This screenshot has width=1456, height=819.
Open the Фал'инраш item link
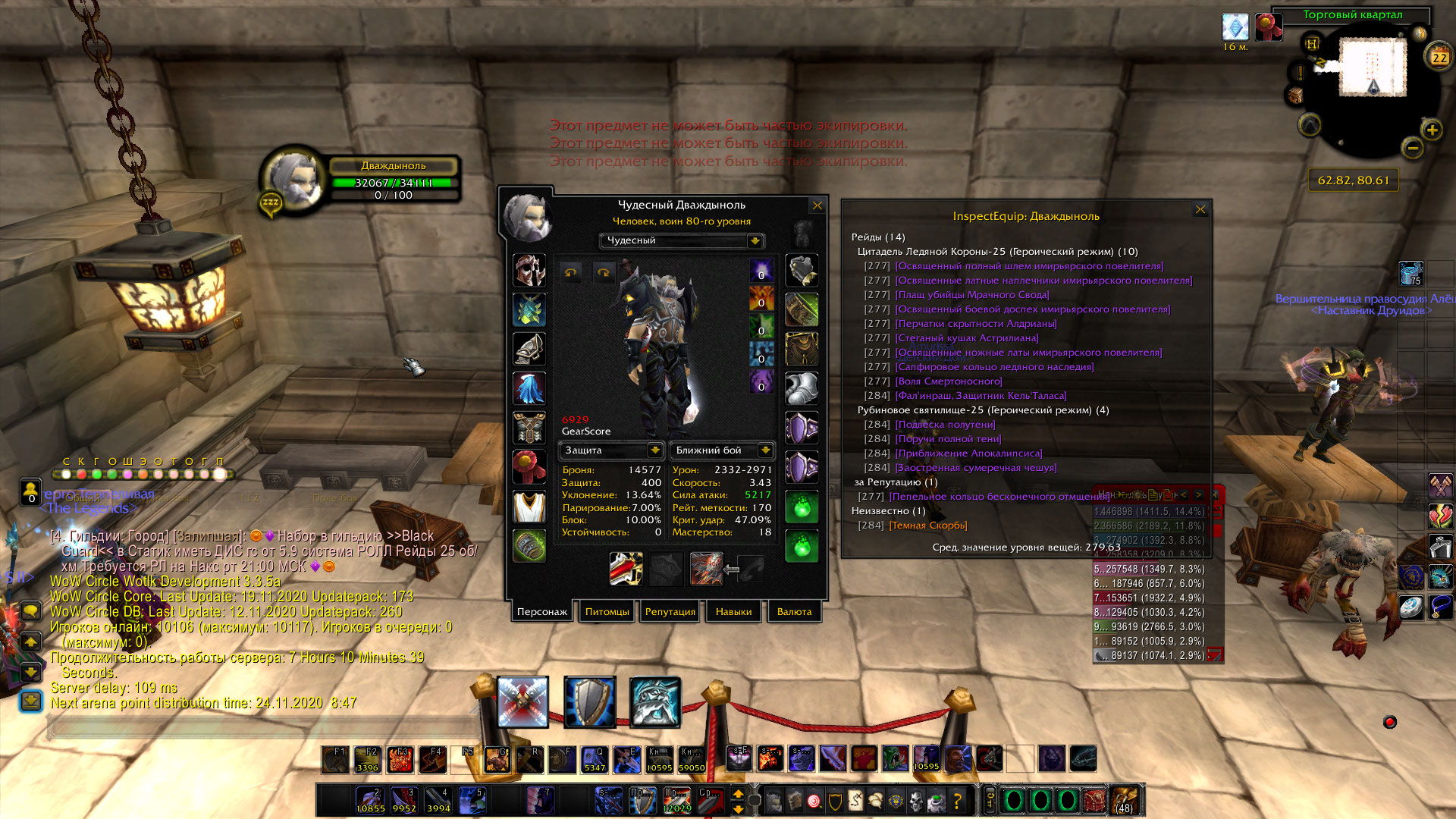(981, 396)
